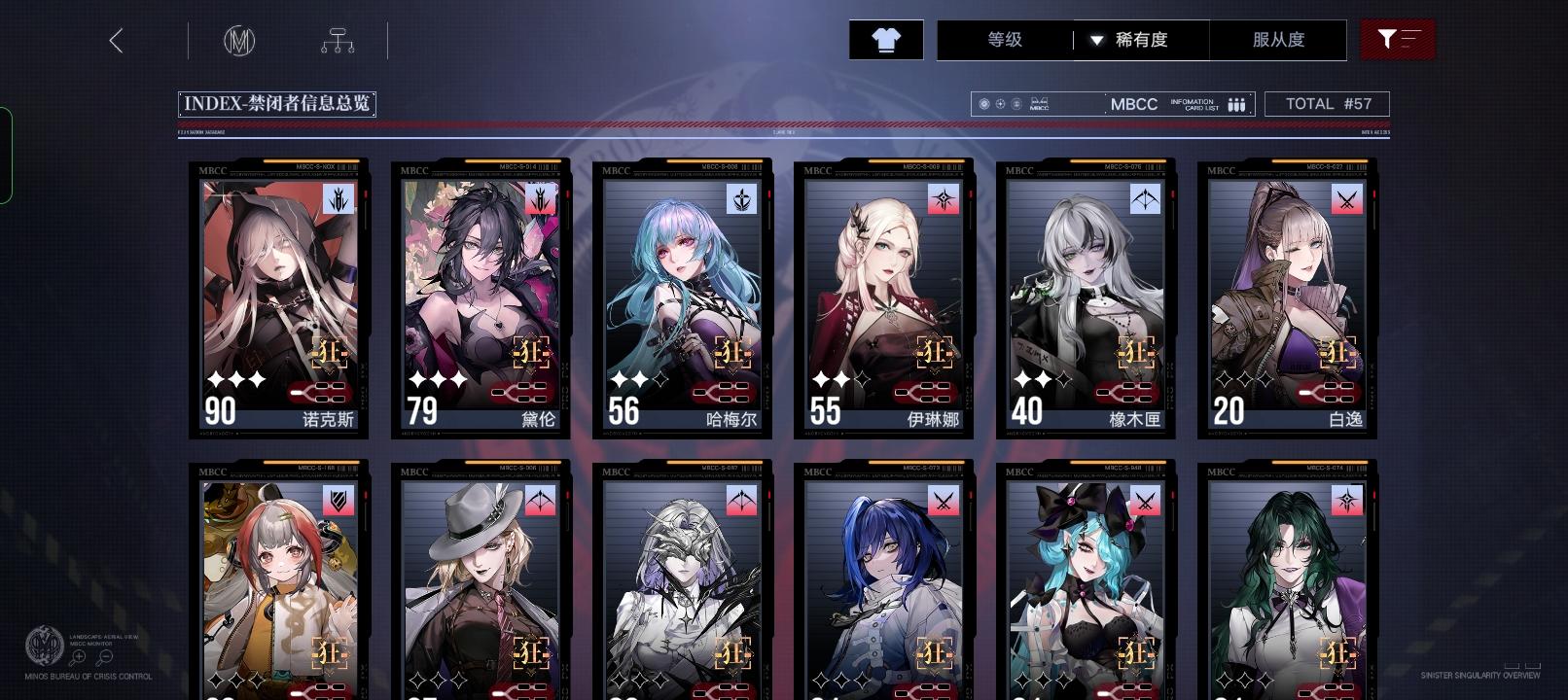The height and width of the screenshot is (700, 1568).
Task: Click the 狂 badge on 伊琳娜's card
Action: coord(937,354)
